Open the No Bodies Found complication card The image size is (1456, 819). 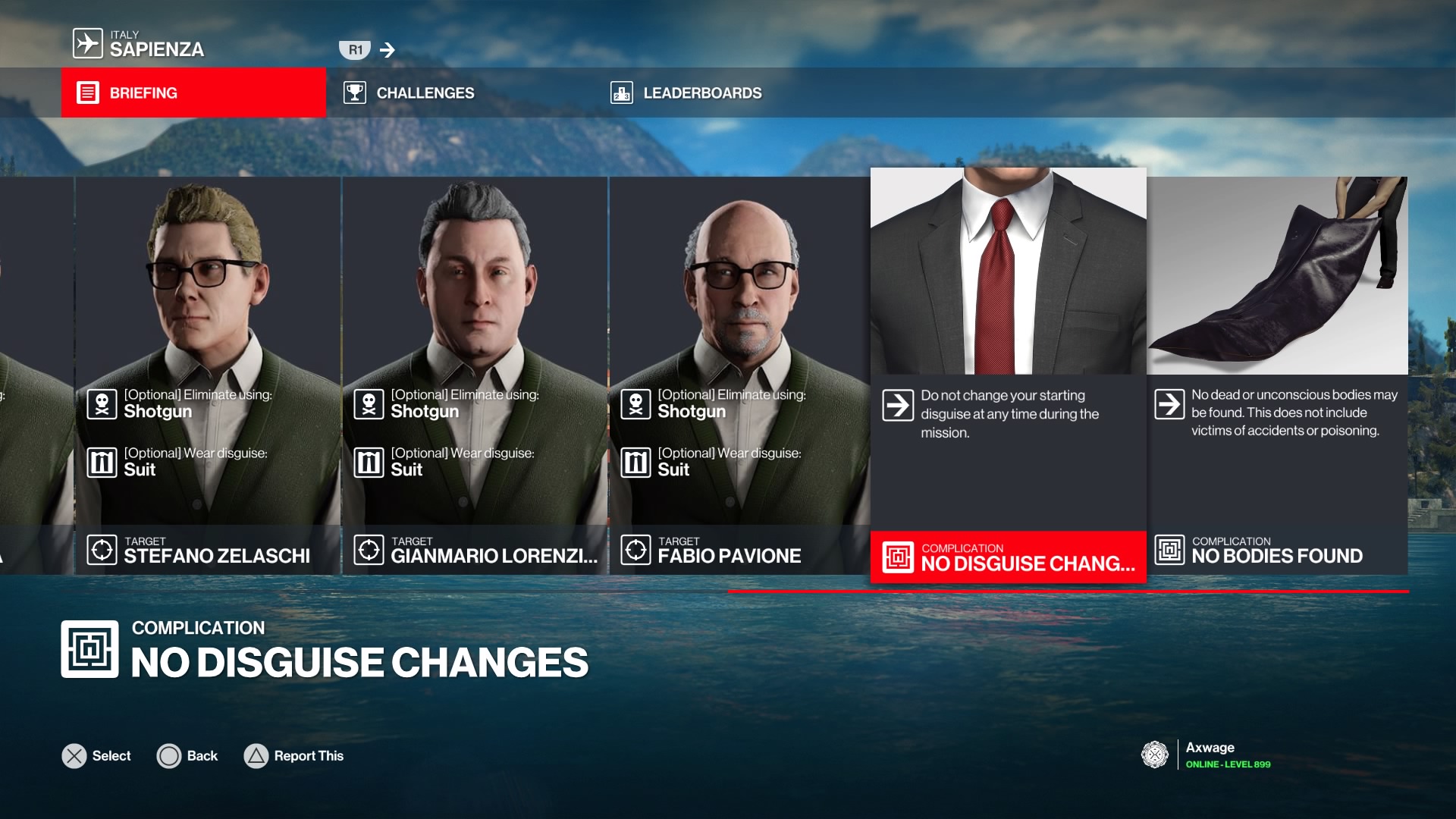click(x=1278, y=375)
